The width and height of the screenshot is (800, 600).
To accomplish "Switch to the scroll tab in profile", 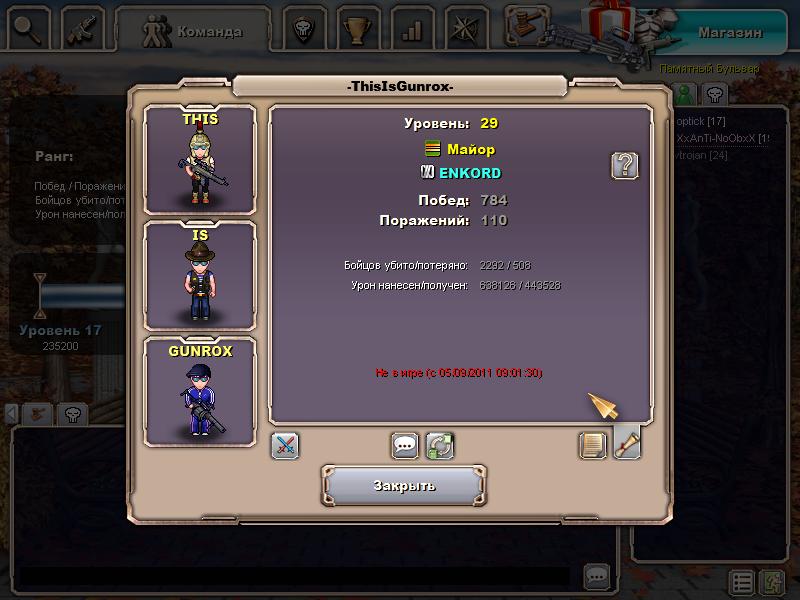I will pos(627,443).
